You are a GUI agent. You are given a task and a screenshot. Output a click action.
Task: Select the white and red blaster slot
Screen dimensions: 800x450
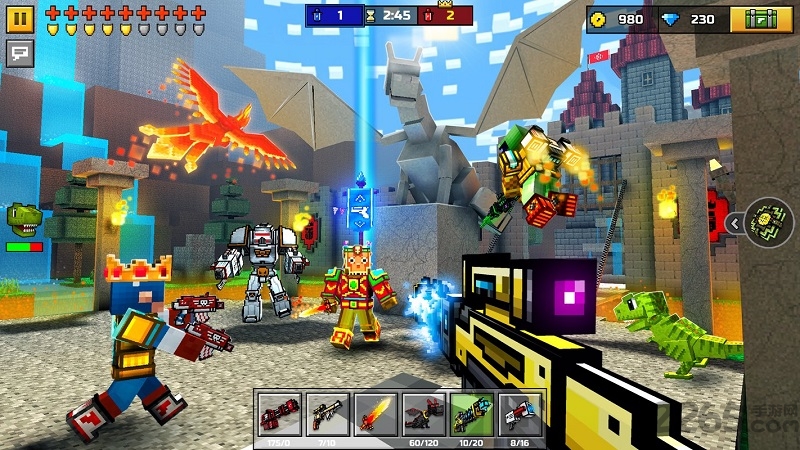coord(520,410)
